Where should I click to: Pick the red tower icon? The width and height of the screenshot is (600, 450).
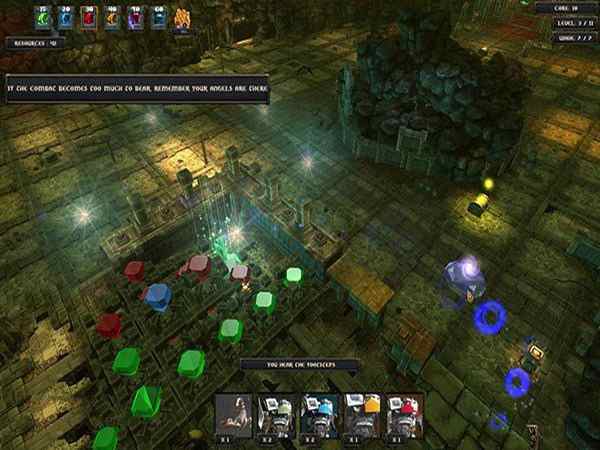coord(88,18)
